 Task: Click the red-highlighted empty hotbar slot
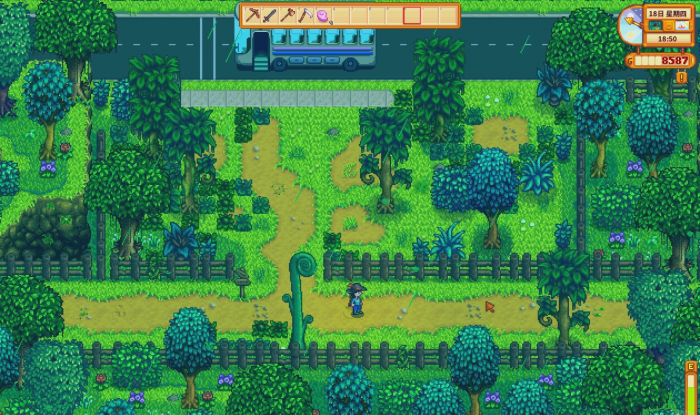411,15
